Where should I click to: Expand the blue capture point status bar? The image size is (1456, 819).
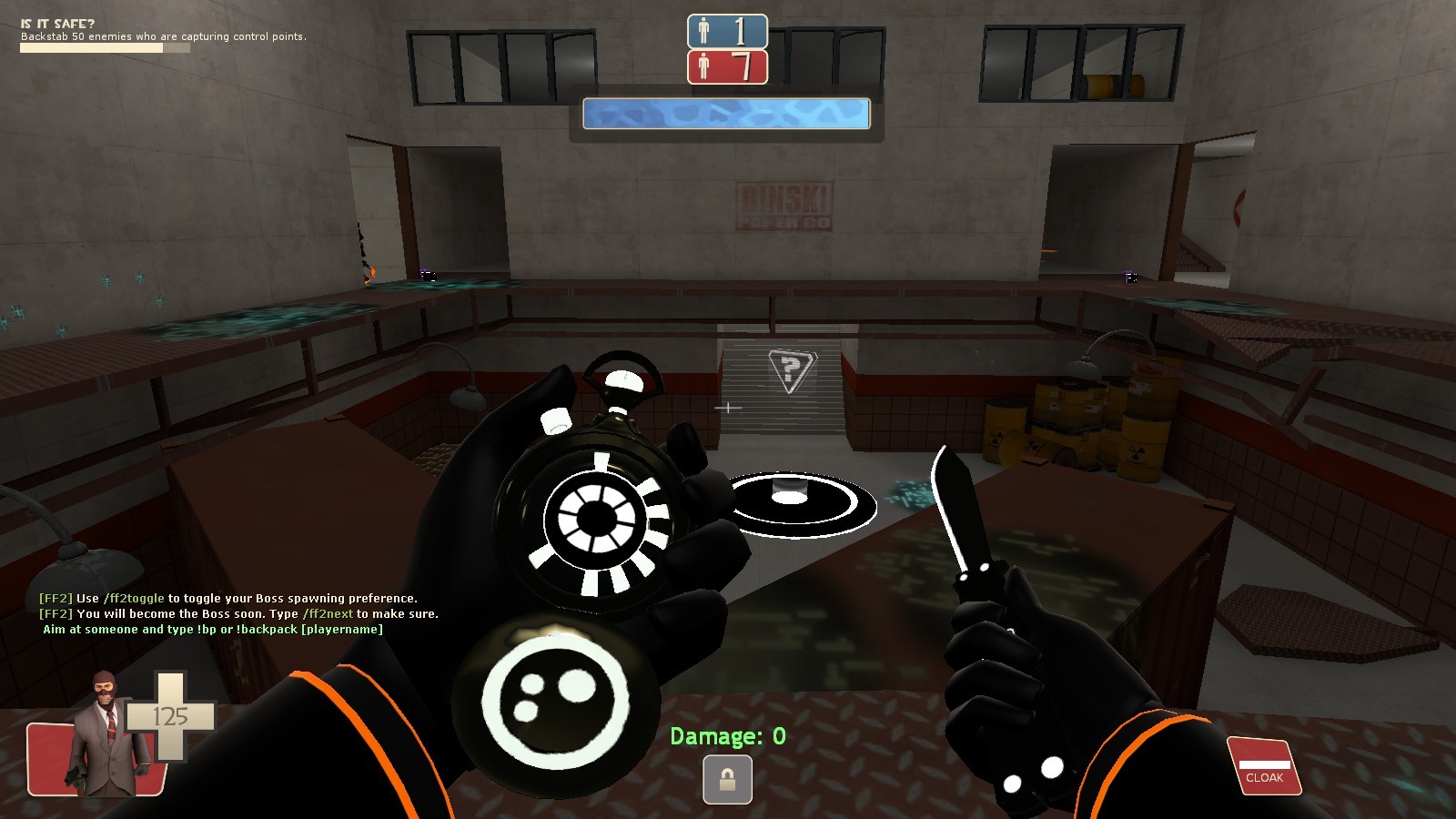[x=725, y=113]
